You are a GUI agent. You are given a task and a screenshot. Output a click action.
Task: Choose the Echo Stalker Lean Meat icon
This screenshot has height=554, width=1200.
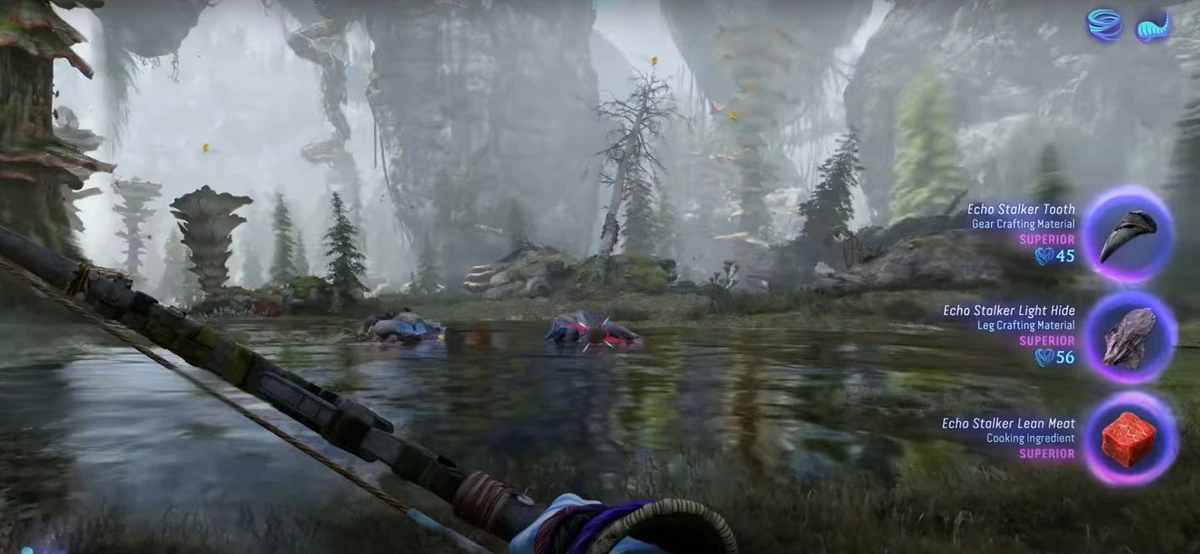1129,439
